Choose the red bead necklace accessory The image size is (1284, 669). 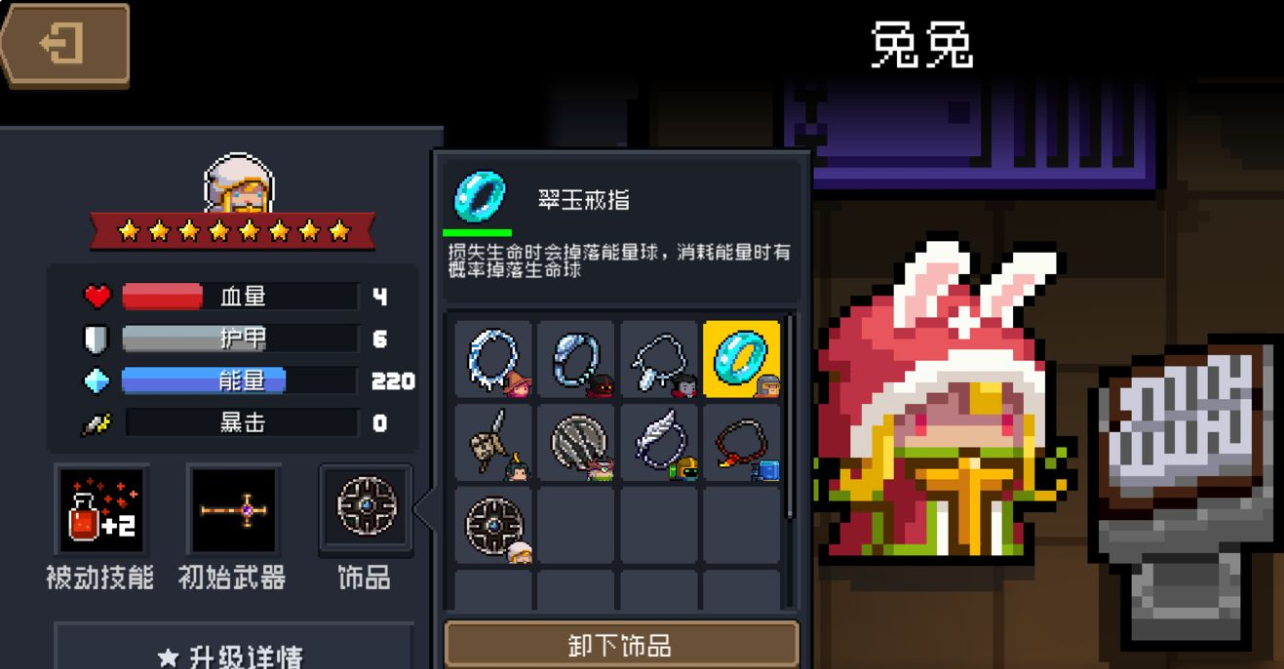(x=741, y=442)
